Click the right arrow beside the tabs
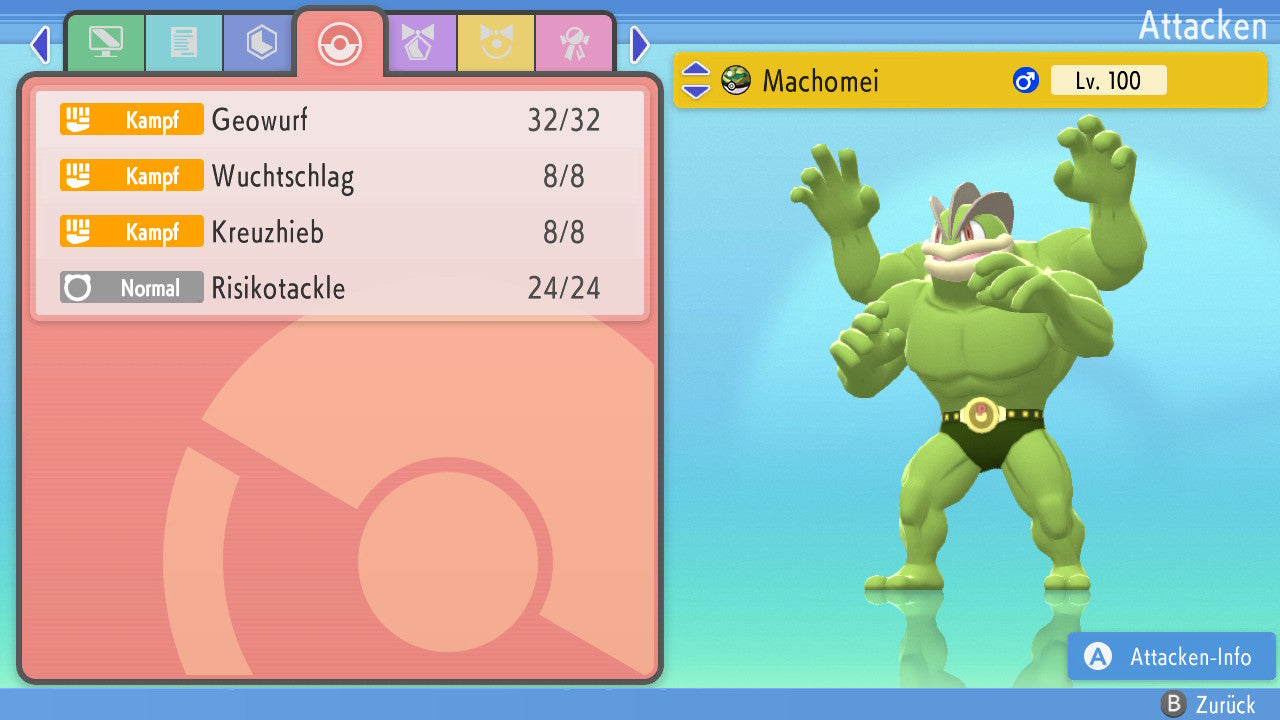Viewport: 1280px width, 720px height. (x=640, y=45)
